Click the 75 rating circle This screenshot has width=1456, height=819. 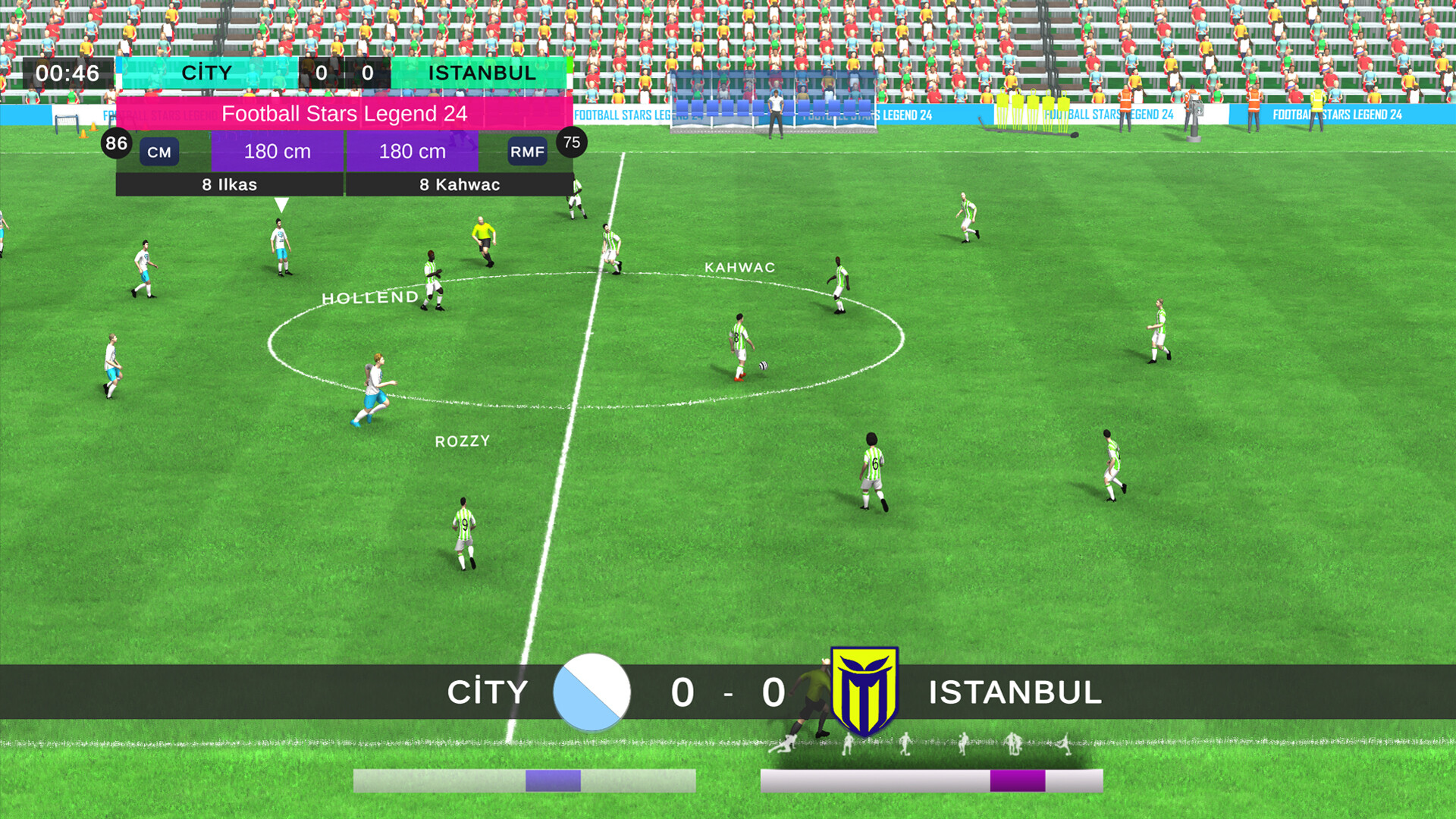pos(571,142)
